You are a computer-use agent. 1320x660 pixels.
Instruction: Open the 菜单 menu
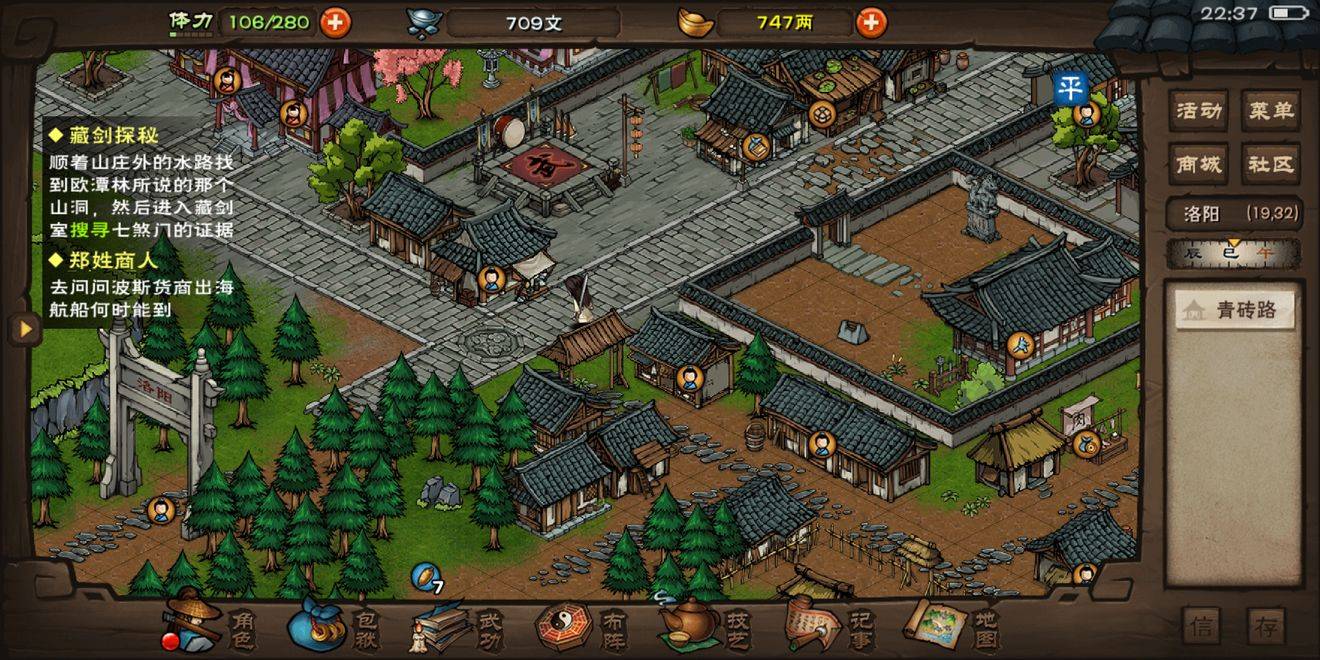click(x=1270, y=111)
